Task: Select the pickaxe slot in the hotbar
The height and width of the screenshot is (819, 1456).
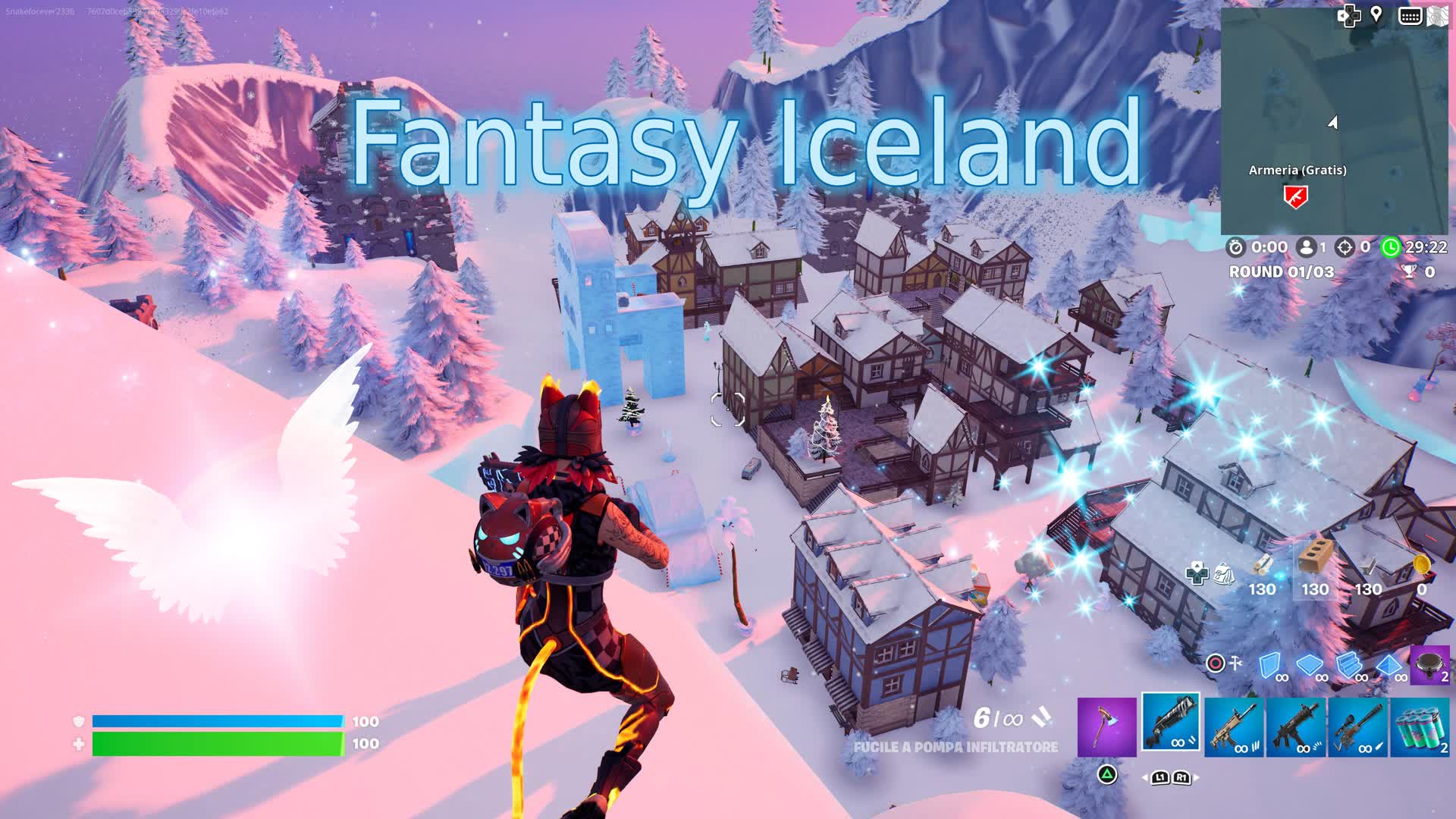Action: click(x=1108, y=726)
